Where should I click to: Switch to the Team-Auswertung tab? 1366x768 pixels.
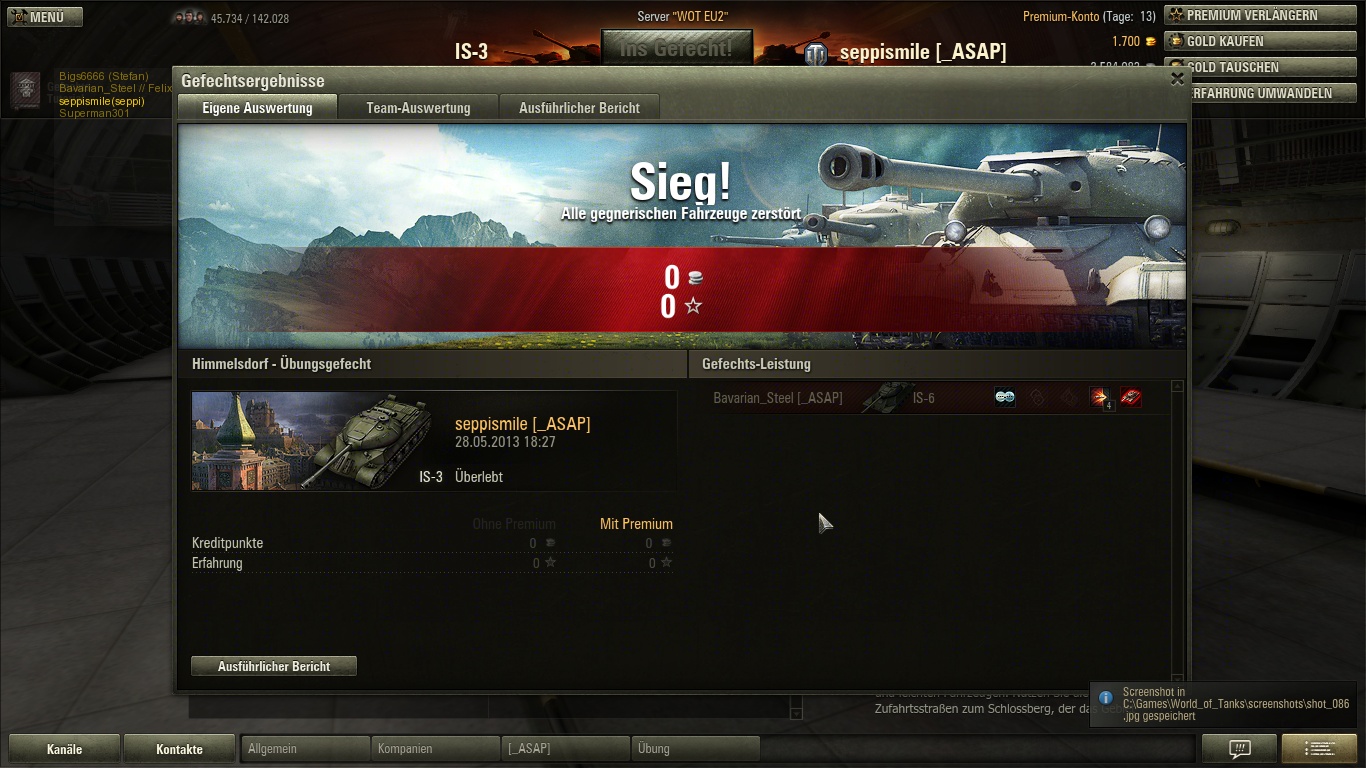[x=418, y=108]
